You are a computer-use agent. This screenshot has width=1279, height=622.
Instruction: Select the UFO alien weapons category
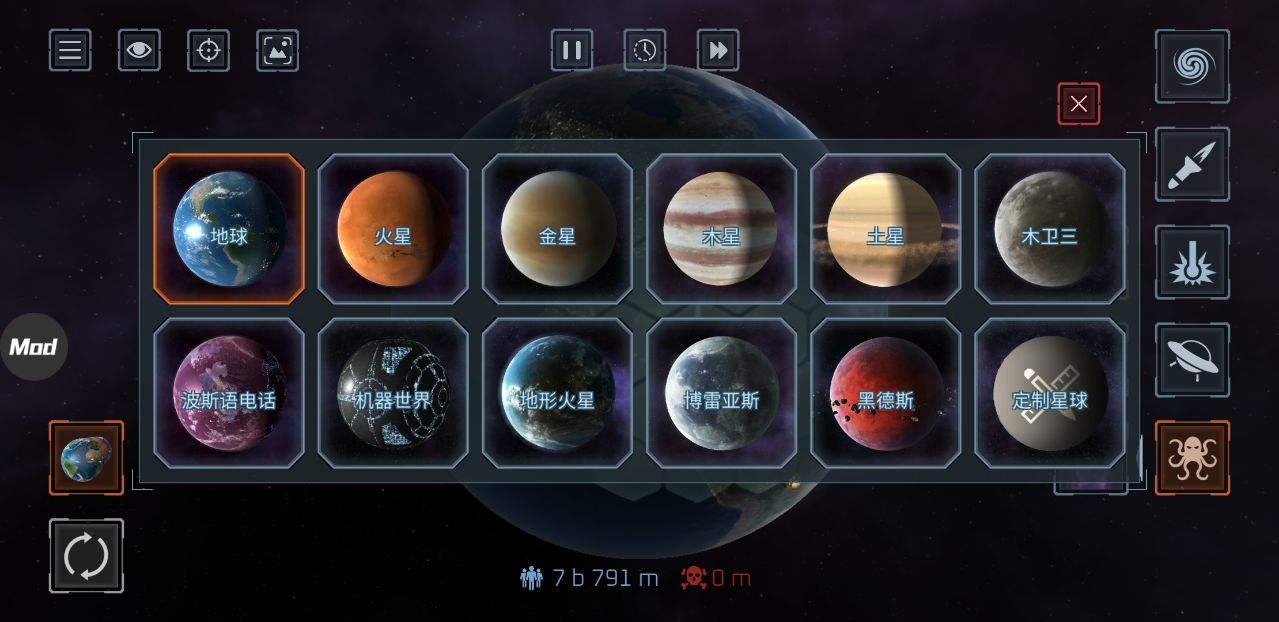[x=1192, y=360]
